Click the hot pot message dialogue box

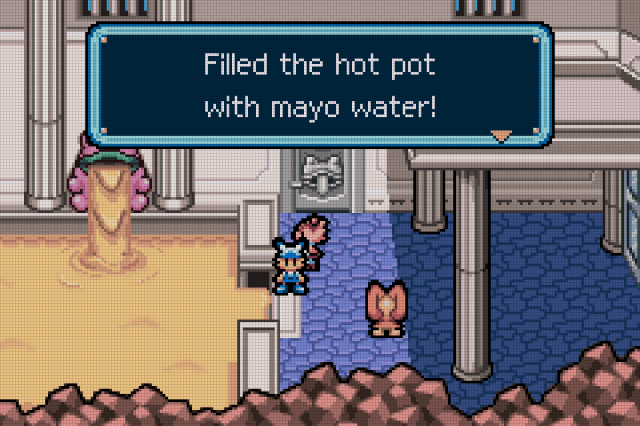(x=320, y=86)
